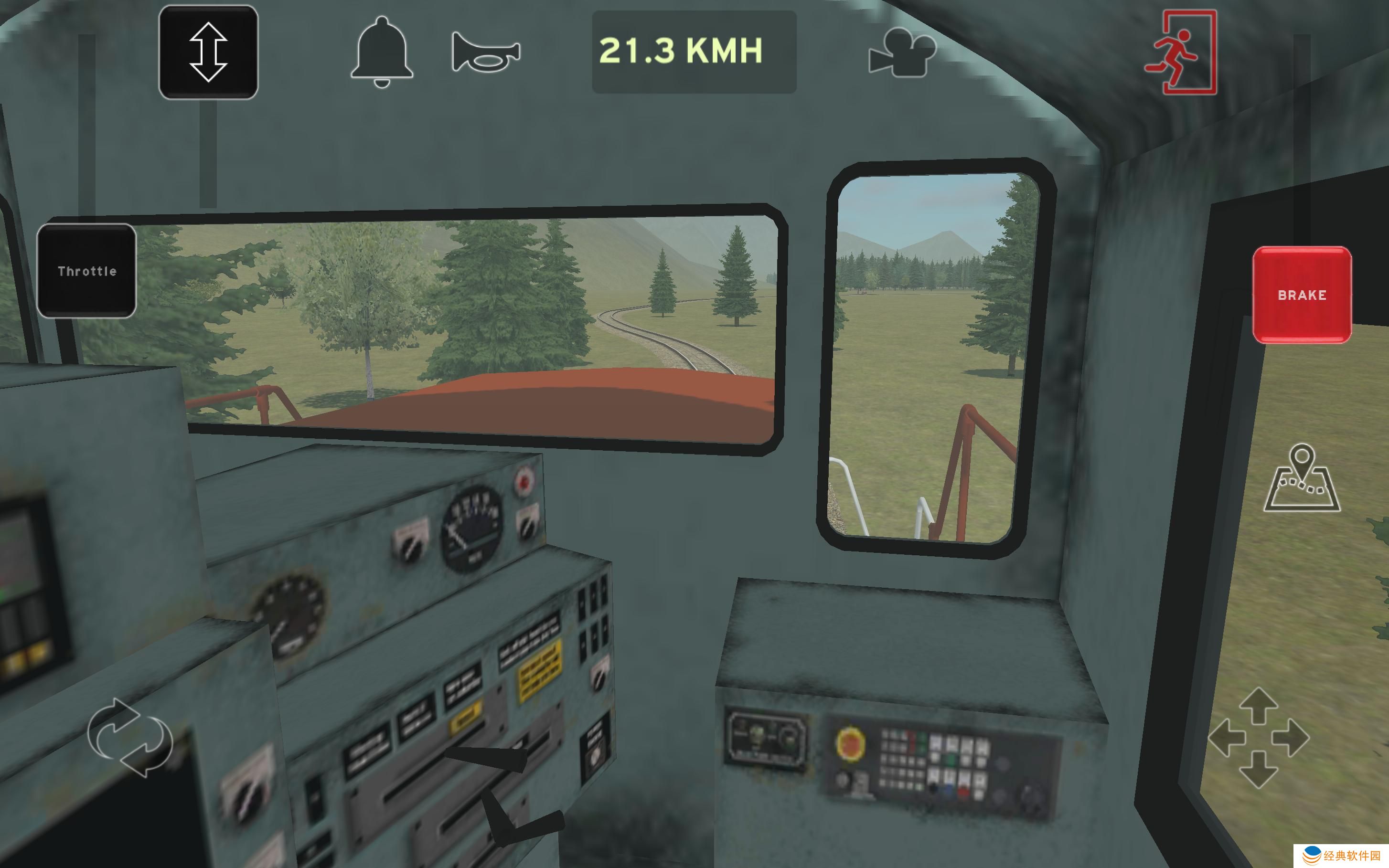This screenshot has width=1389, height=868.
Task: Ring the train bell
Action: pos(382,52)
